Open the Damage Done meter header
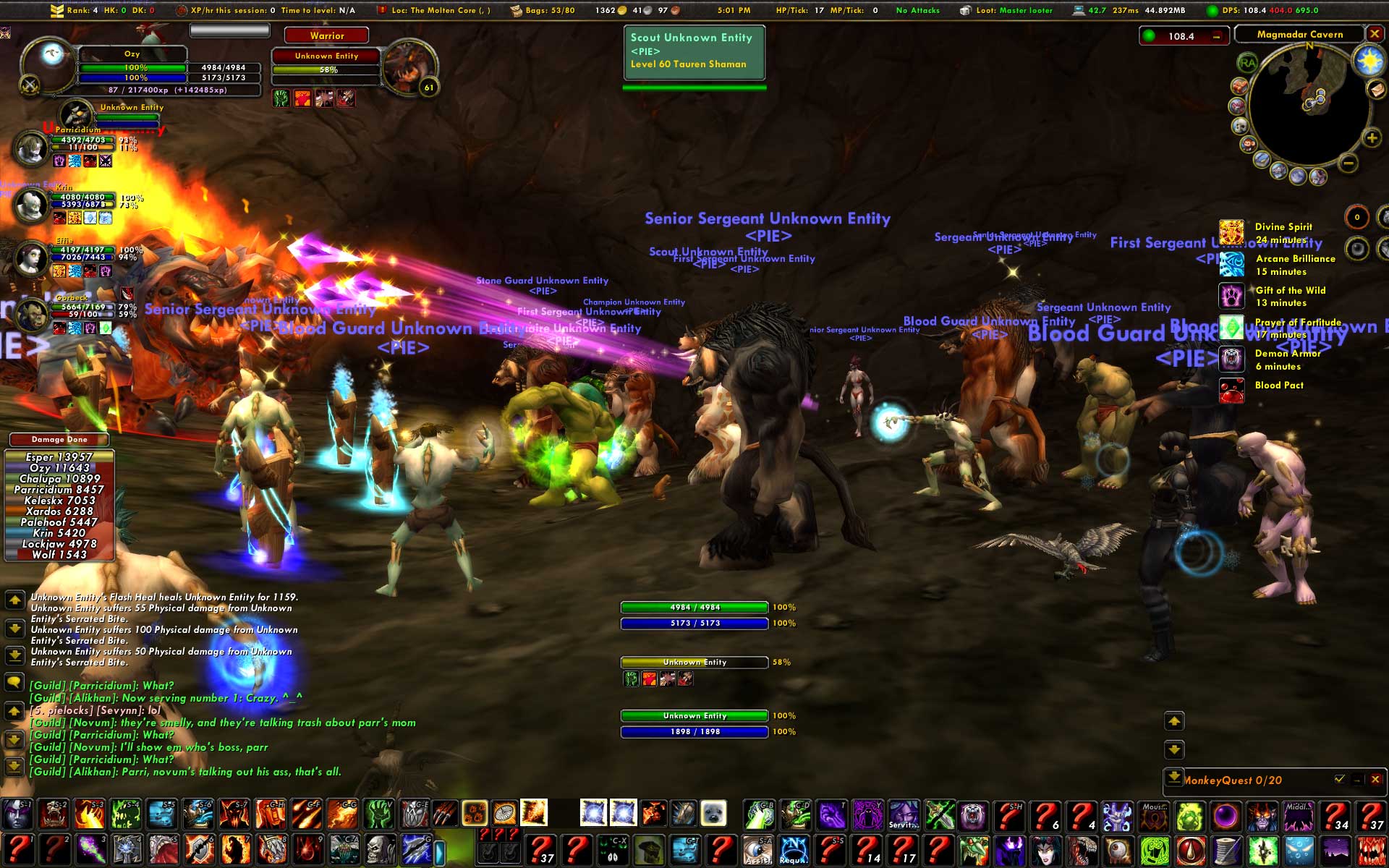The height and width of the screenshot is (868, 1389). [59, 439]
